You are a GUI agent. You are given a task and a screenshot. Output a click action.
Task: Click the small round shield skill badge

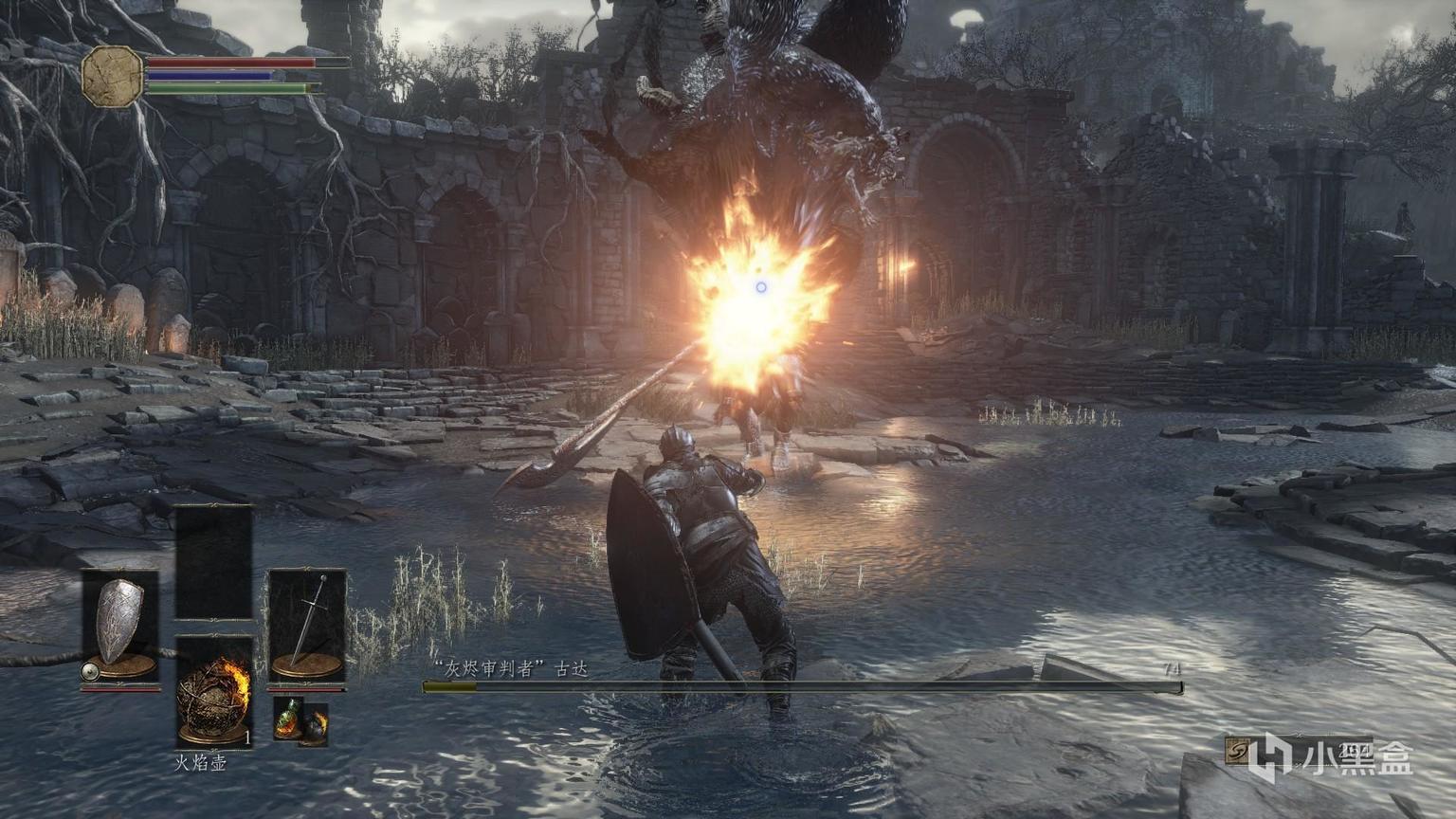pos(91,672)
